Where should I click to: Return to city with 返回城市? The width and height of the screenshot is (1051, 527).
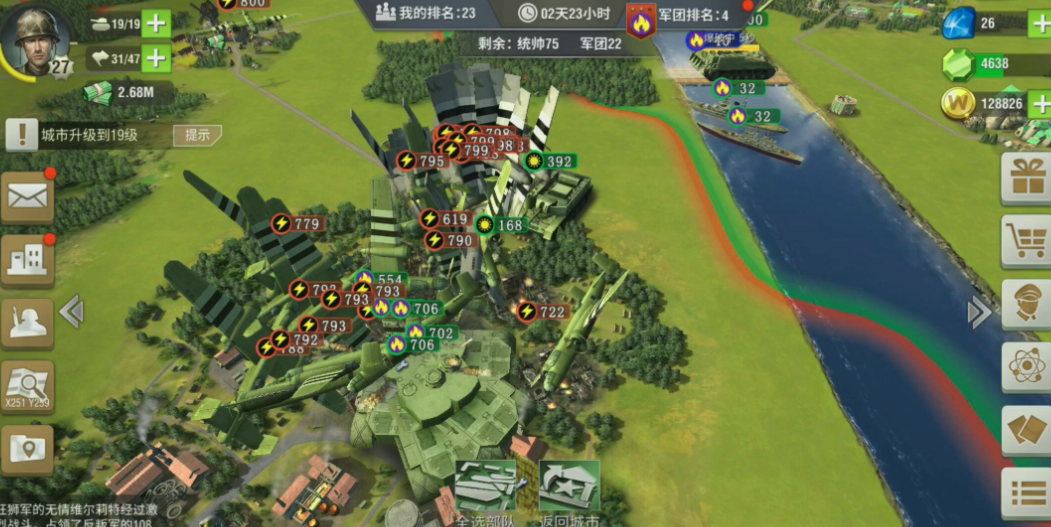coord(569,492)
